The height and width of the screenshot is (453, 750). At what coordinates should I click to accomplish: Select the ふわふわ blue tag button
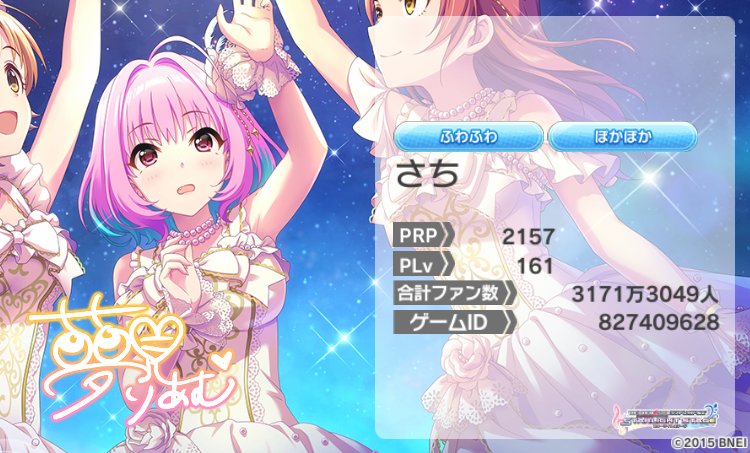[468, 136]
